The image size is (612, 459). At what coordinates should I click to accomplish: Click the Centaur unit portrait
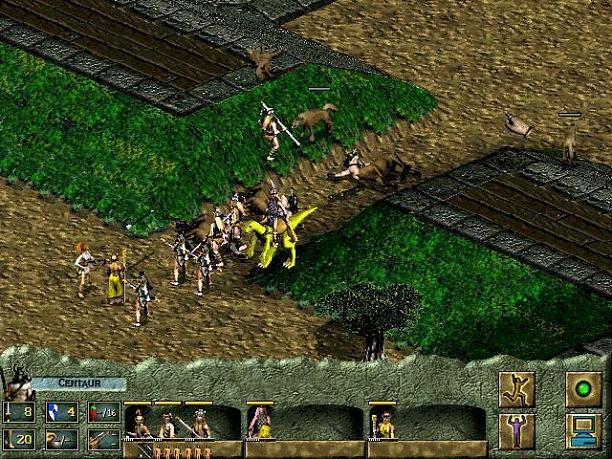[x=17, y=384]
